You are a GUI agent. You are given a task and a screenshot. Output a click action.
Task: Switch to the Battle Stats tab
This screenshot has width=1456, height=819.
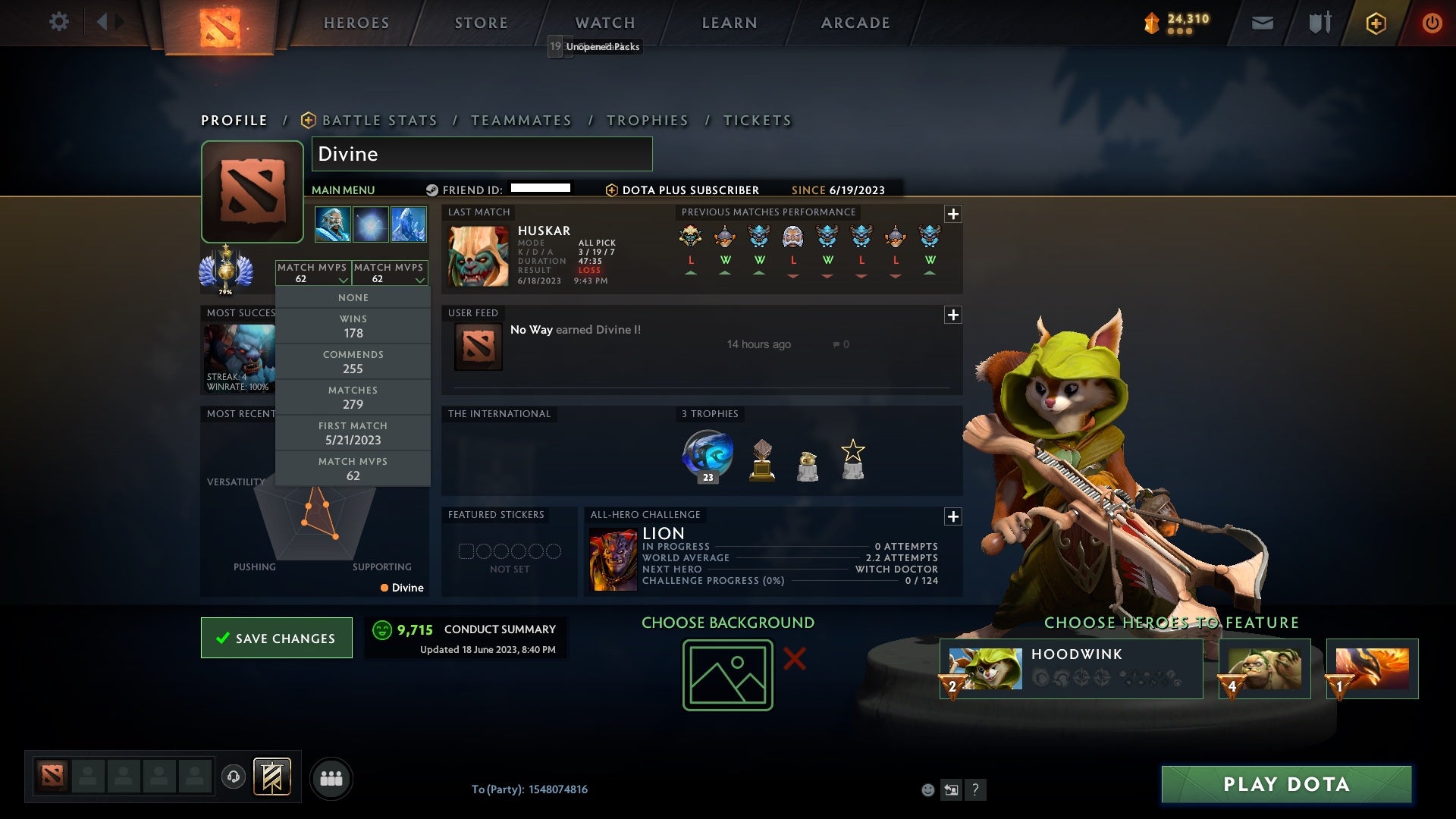pyautogui.click(x=379, y=120)
